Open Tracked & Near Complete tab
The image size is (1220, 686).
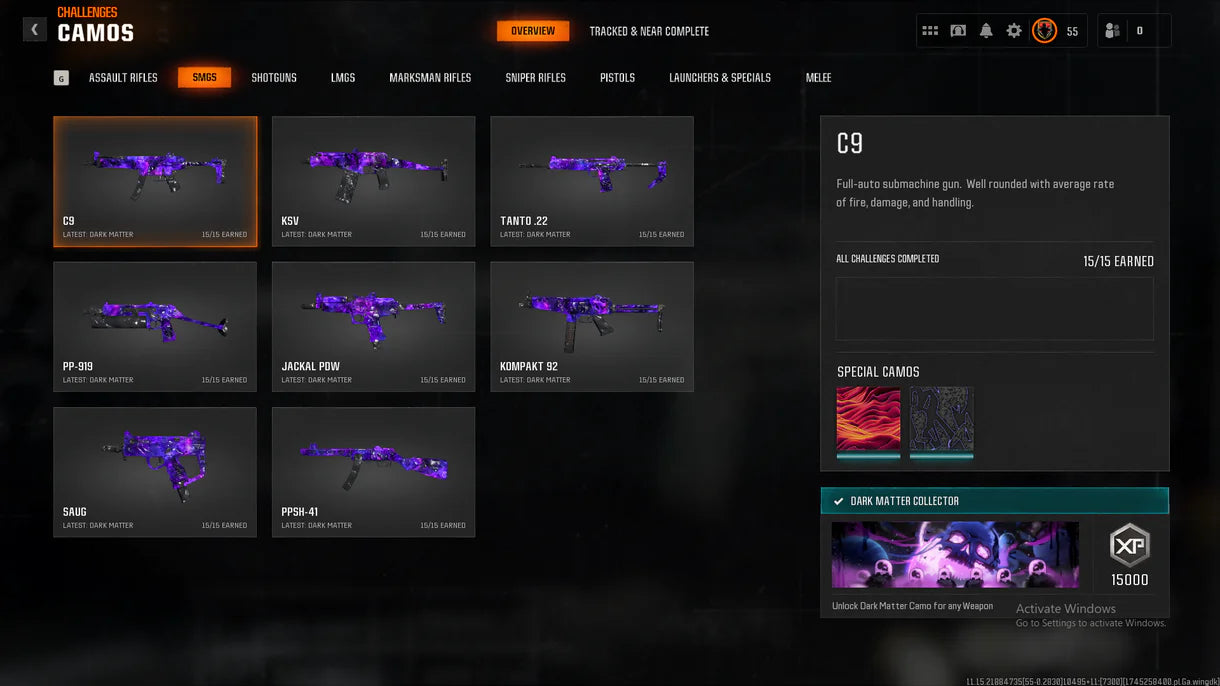tap(649, 31)
